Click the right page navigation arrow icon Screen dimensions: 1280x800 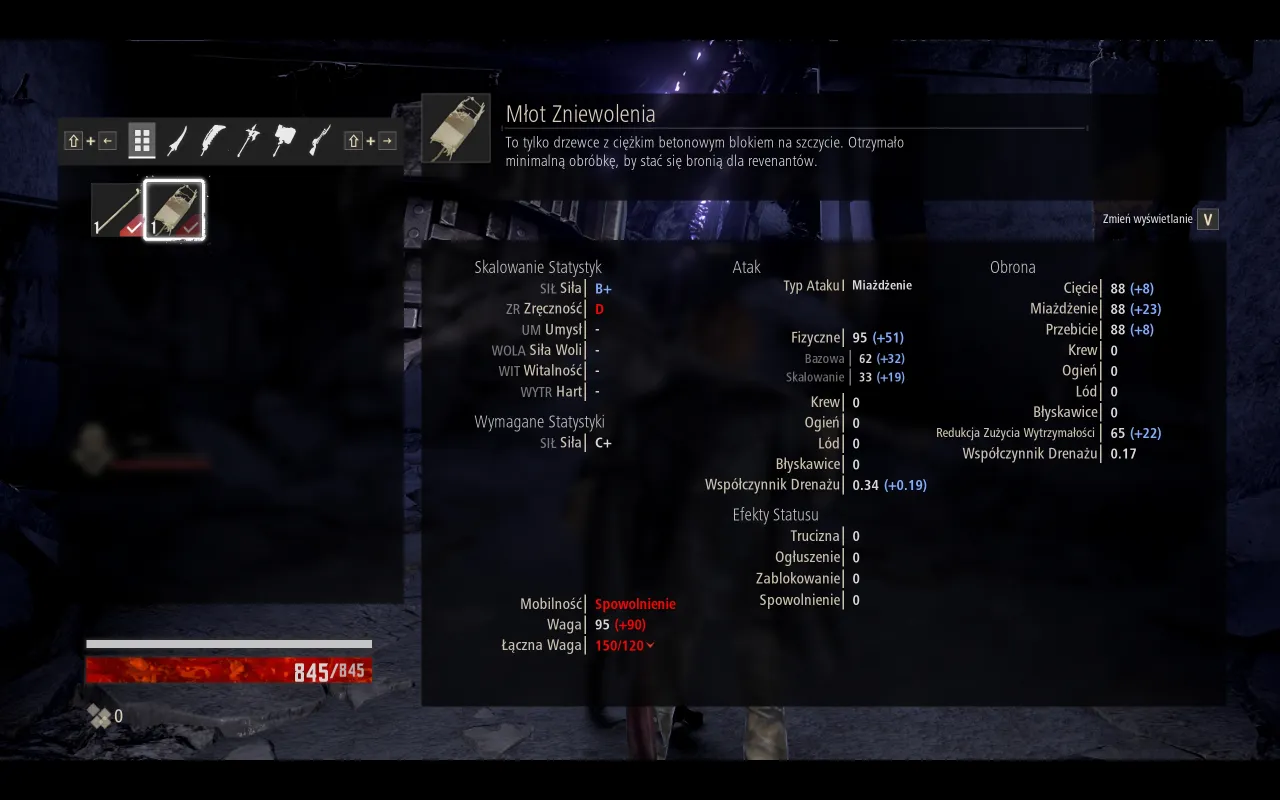(387, 140)
